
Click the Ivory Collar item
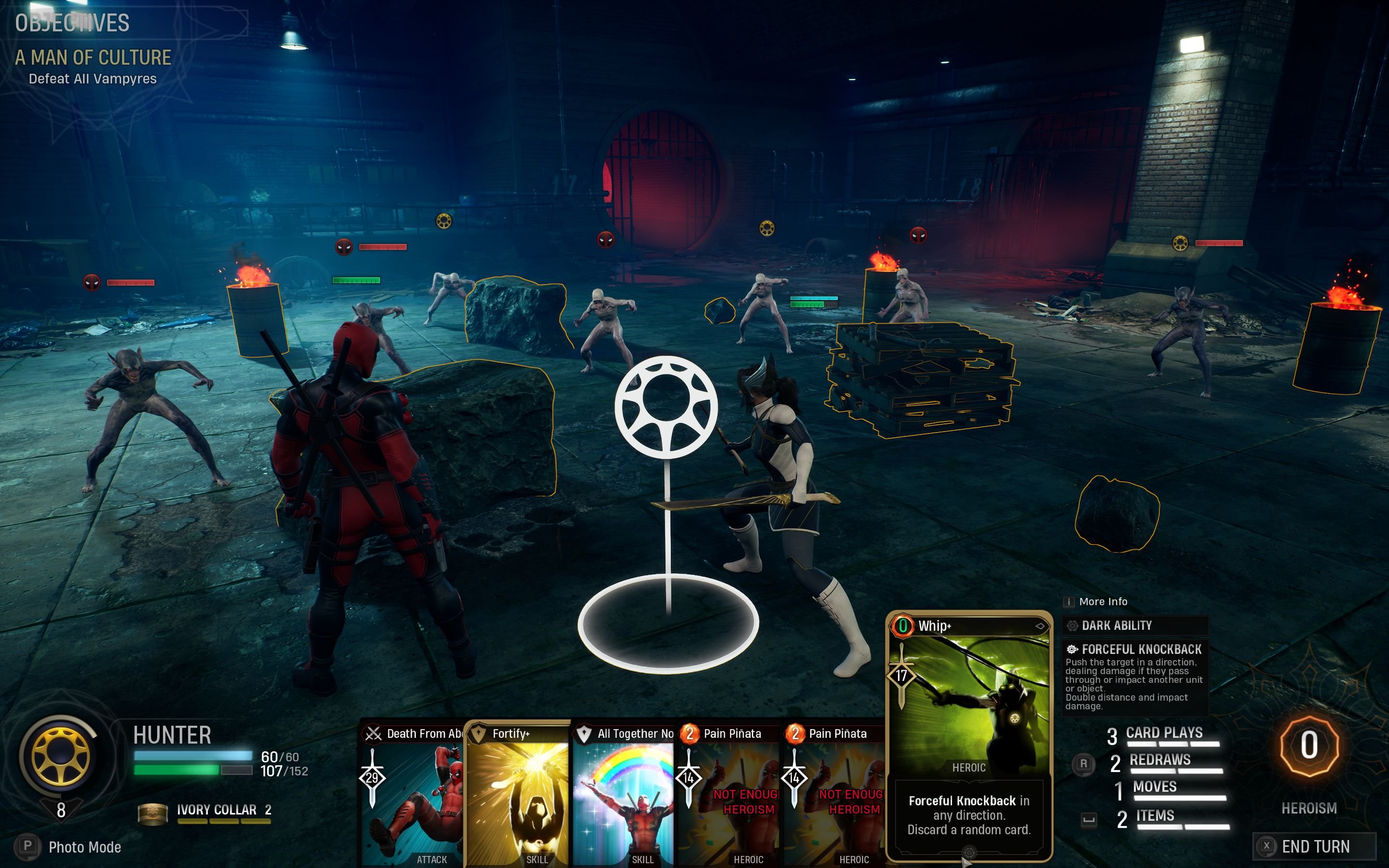tap(216, 811)
